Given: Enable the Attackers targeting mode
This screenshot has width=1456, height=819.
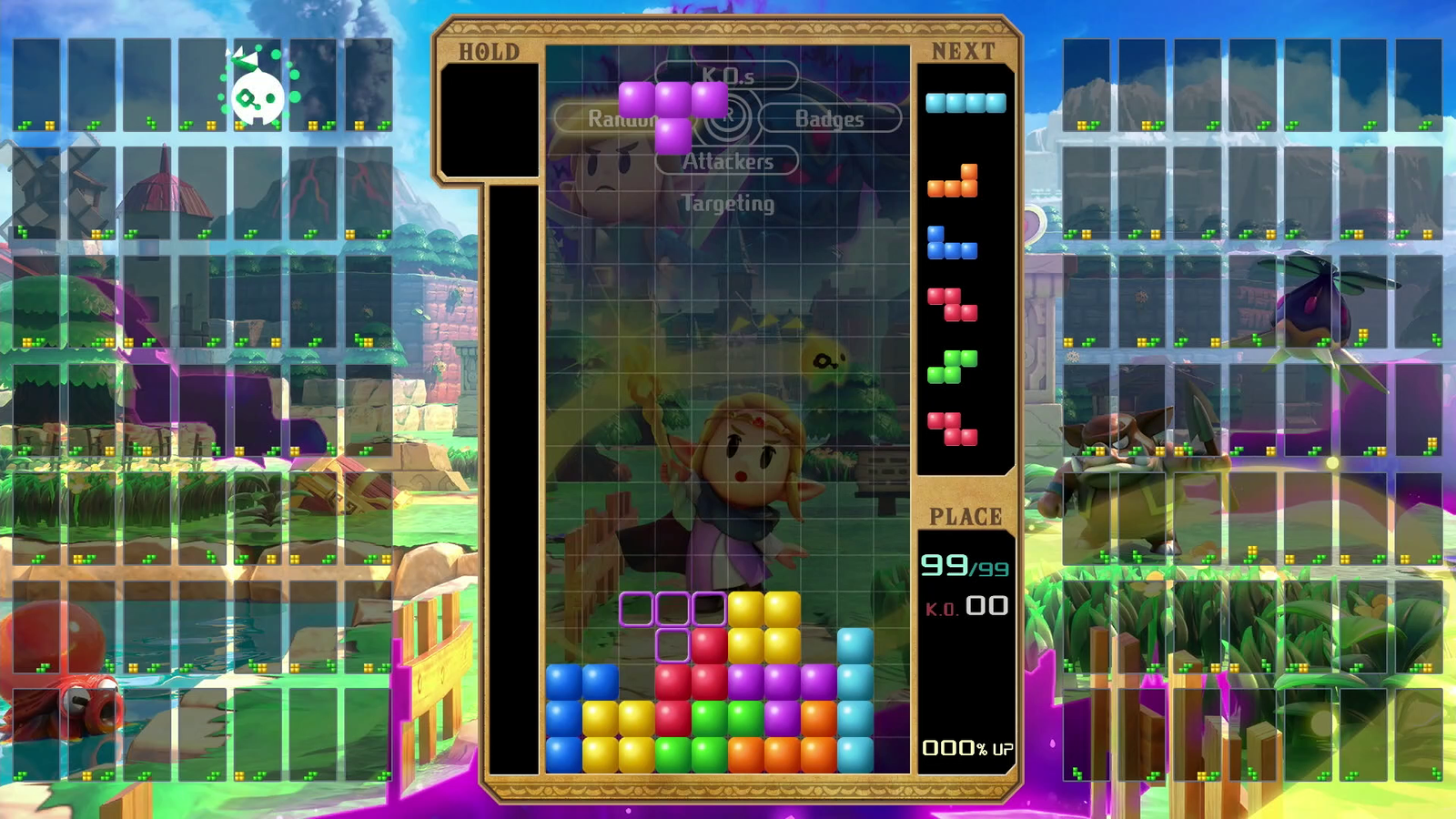Looking at the screenshot, I should click(727, 163).
